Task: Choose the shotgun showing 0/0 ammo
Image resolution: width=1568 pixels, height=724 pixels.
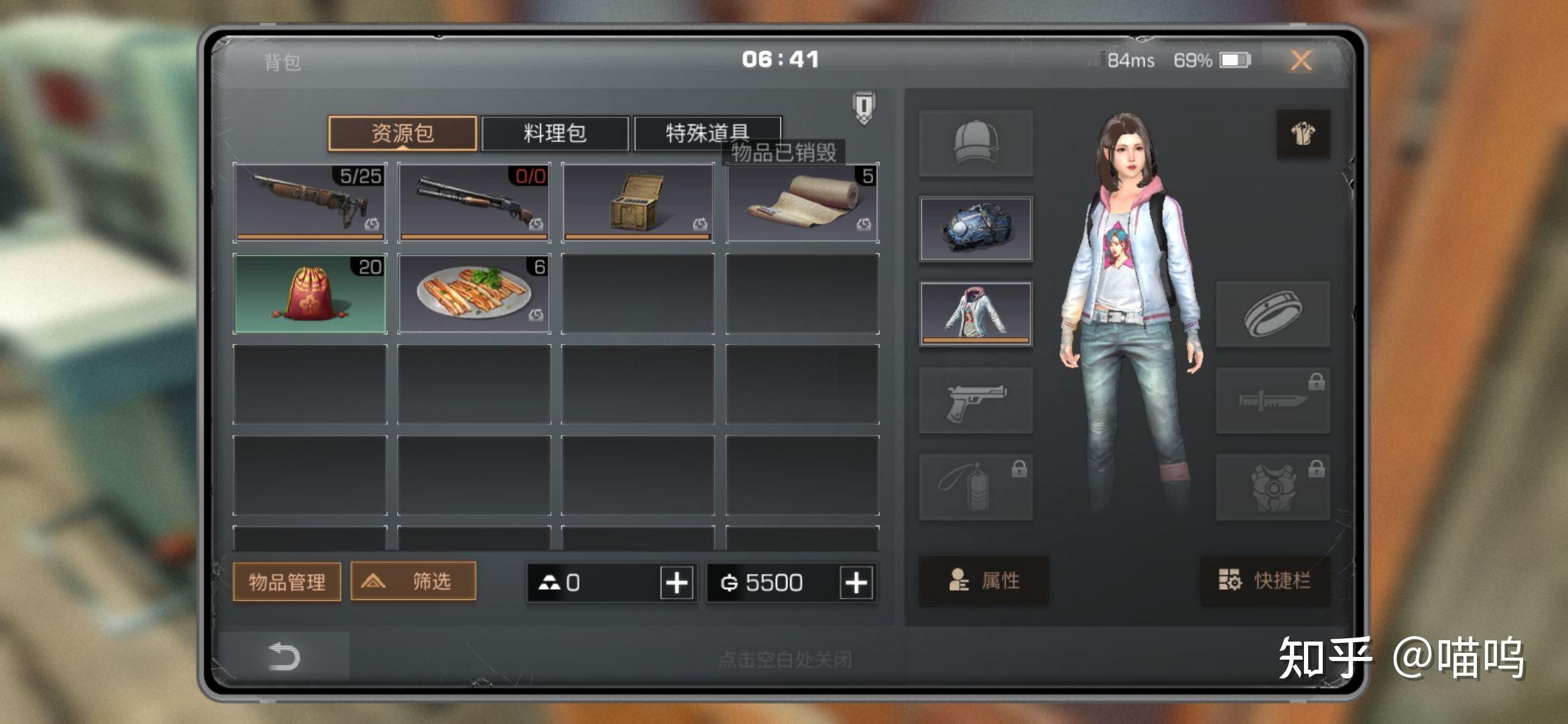Action: point(474,202)
